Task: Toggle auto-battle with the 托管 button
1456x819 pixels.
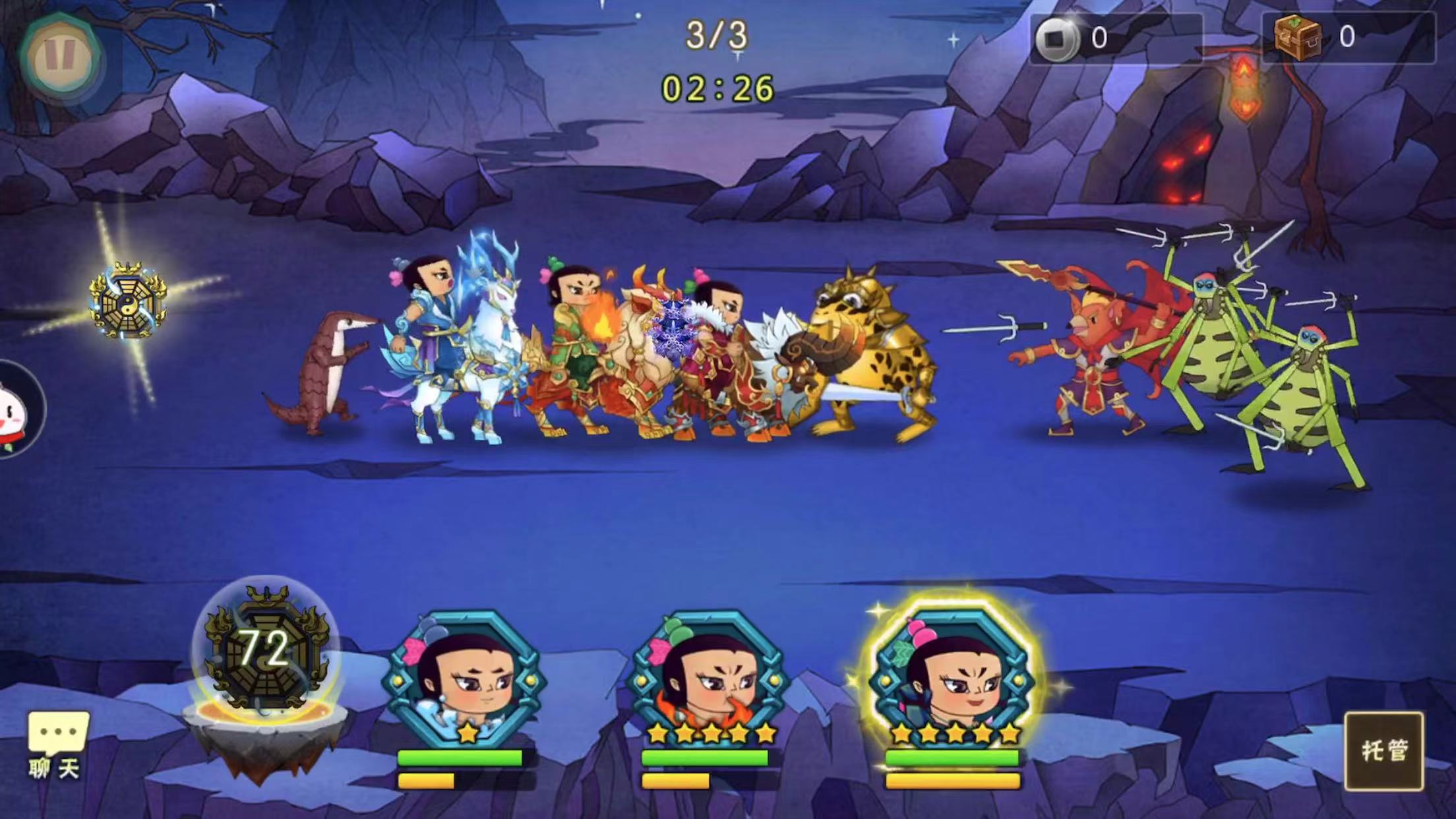Action: pyautogui.click(x=1383, y=750)
